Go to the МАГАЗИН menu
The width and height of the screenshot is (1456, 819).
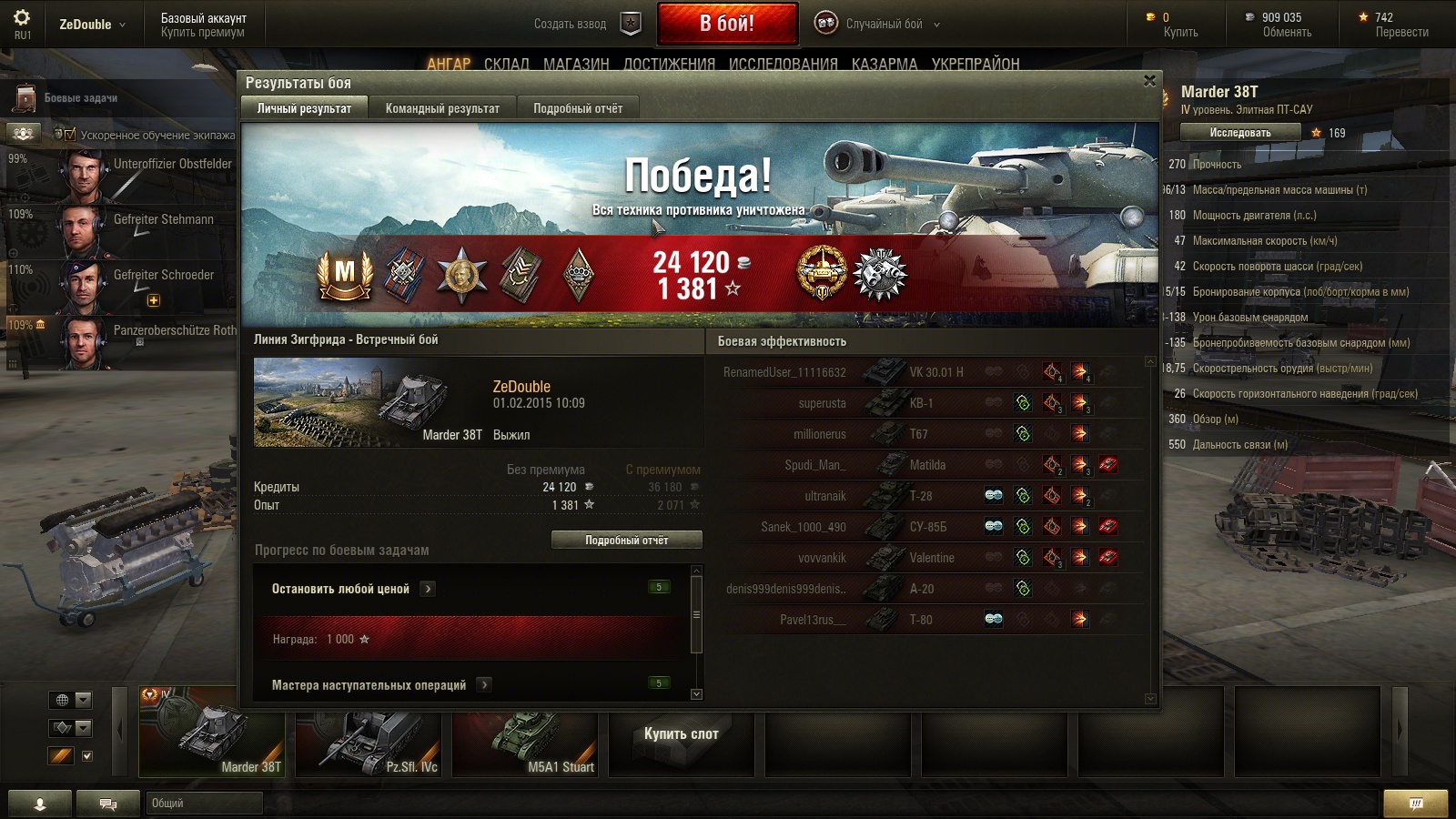576,64
